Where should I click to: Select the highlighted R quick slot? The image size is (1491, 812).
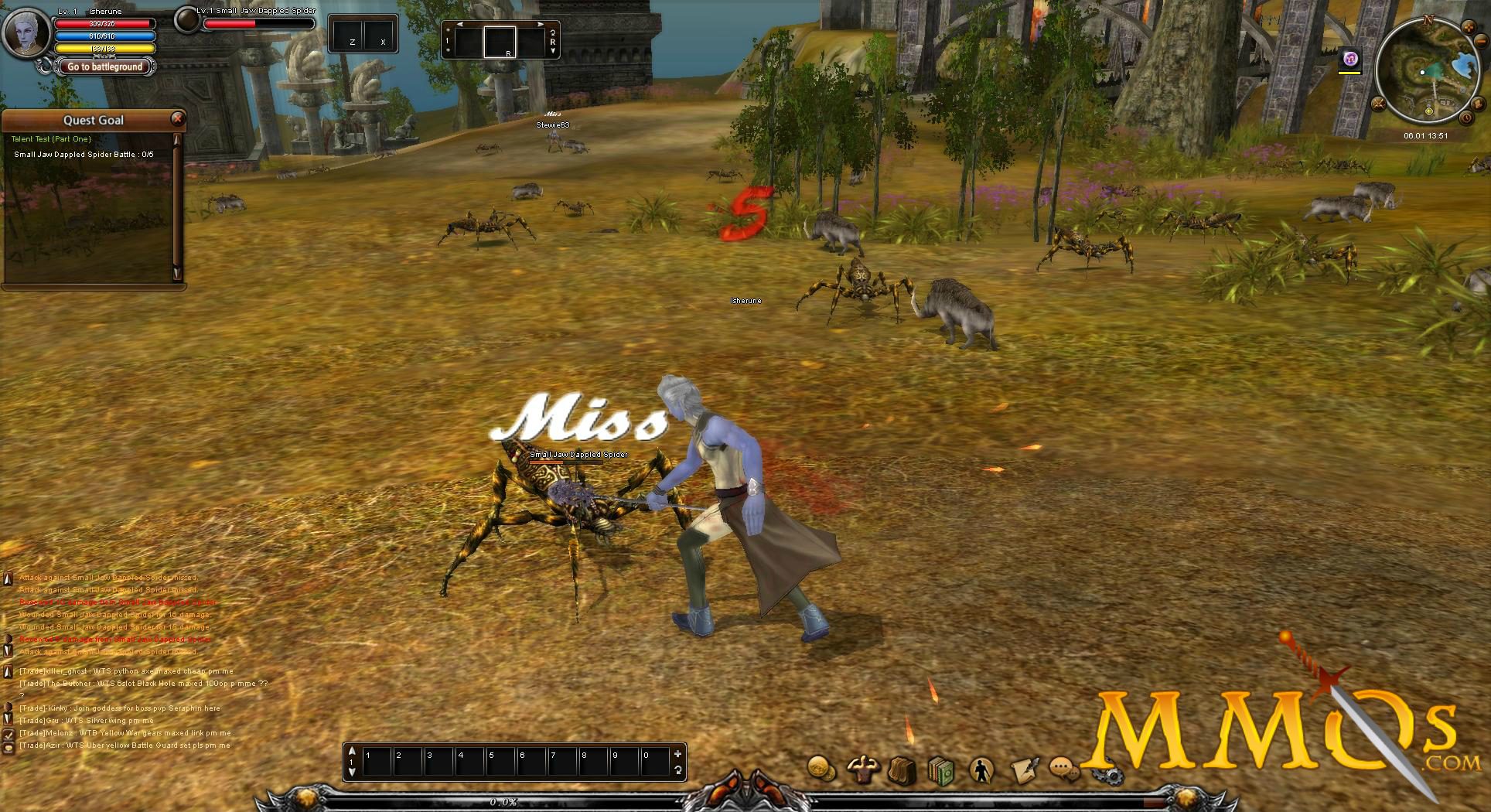[x=500, y=42]
